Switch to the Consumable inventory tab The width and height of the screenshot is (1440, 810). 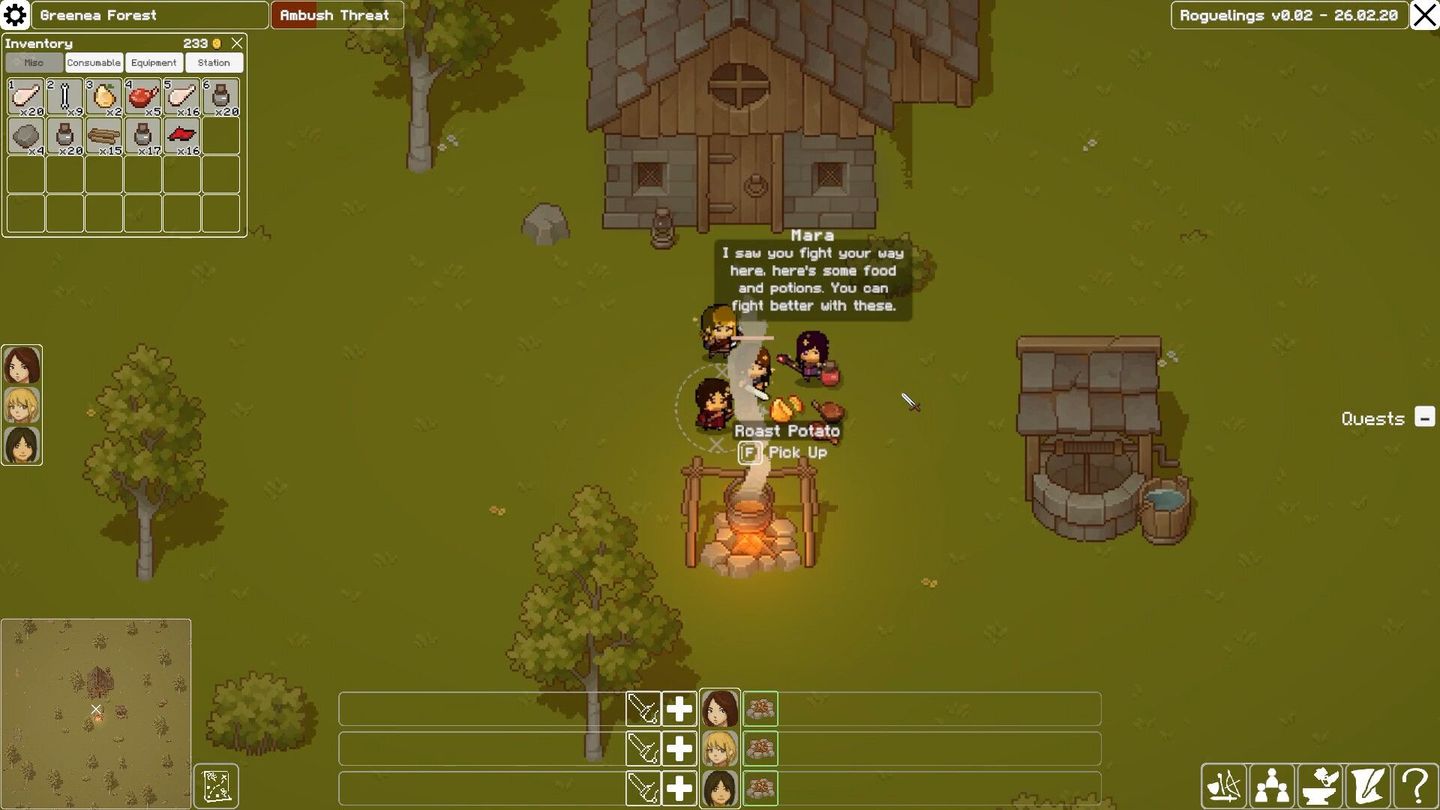pos(93,62)
